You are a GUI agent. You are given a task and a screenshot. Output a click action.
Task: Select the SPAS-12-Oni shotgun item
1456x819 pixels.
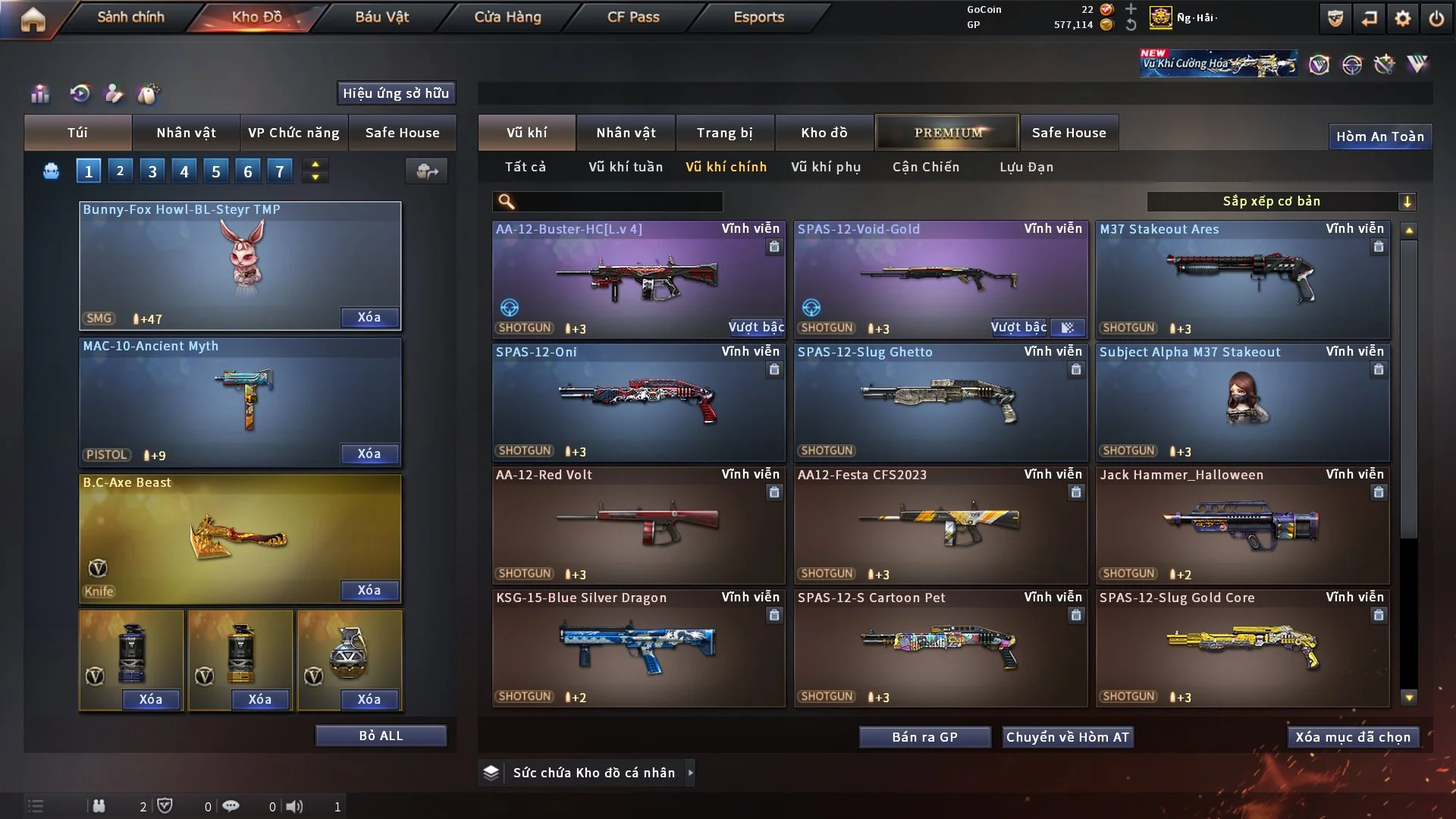638,402
